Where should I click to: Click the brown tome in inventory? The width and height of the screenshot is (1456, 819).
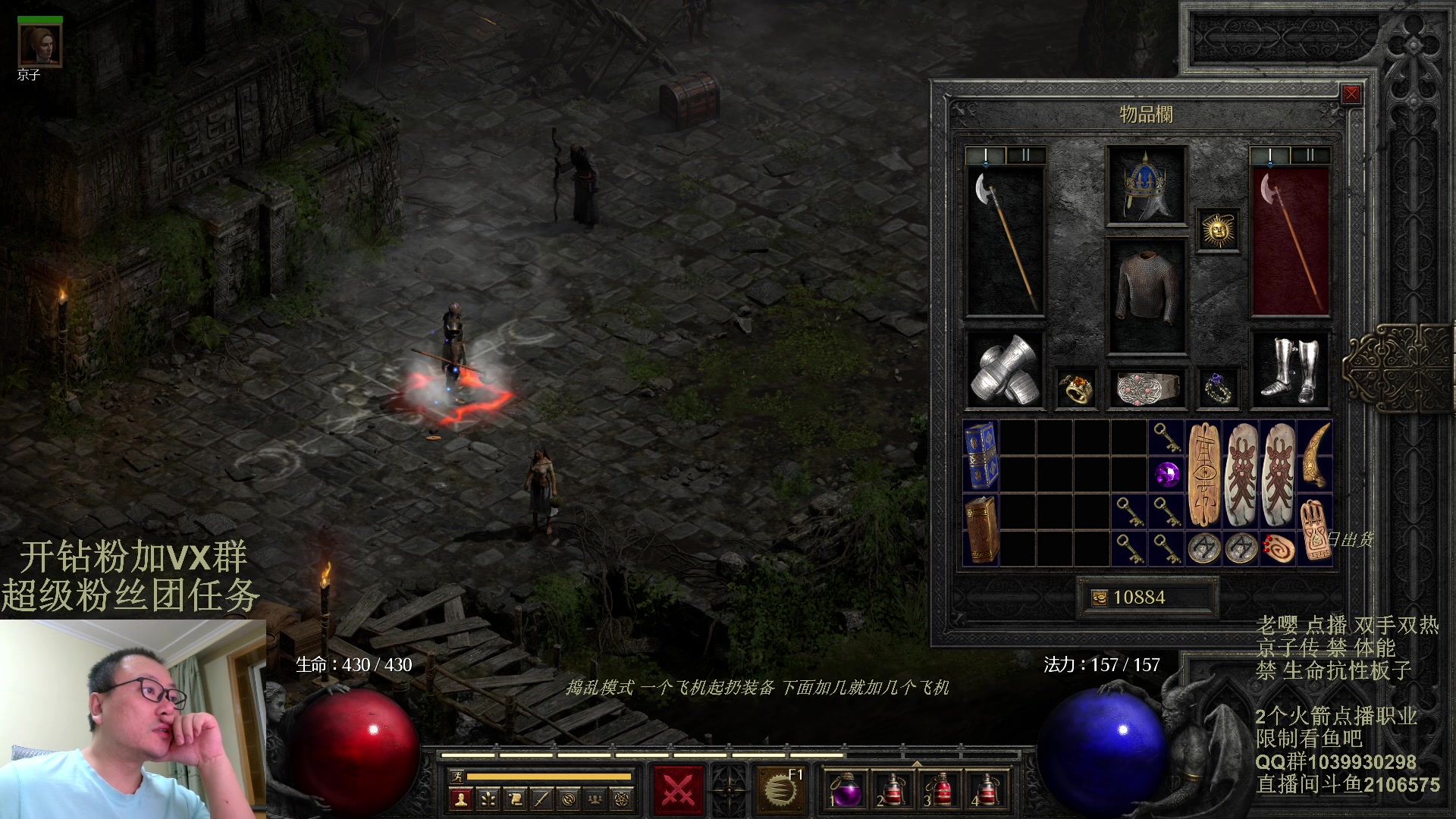coord(981,529)
